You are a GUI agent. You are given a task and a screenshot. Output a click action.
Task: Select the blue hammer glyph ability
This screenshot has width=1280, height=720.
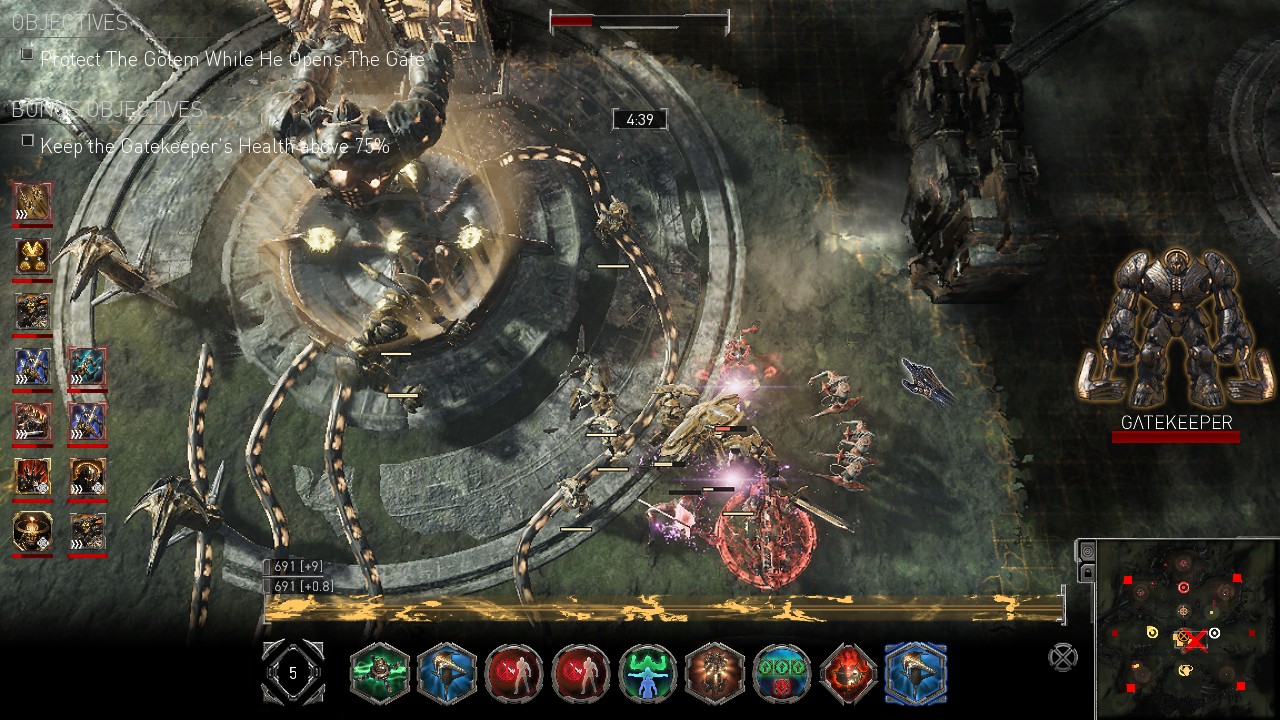coord(447,673)
